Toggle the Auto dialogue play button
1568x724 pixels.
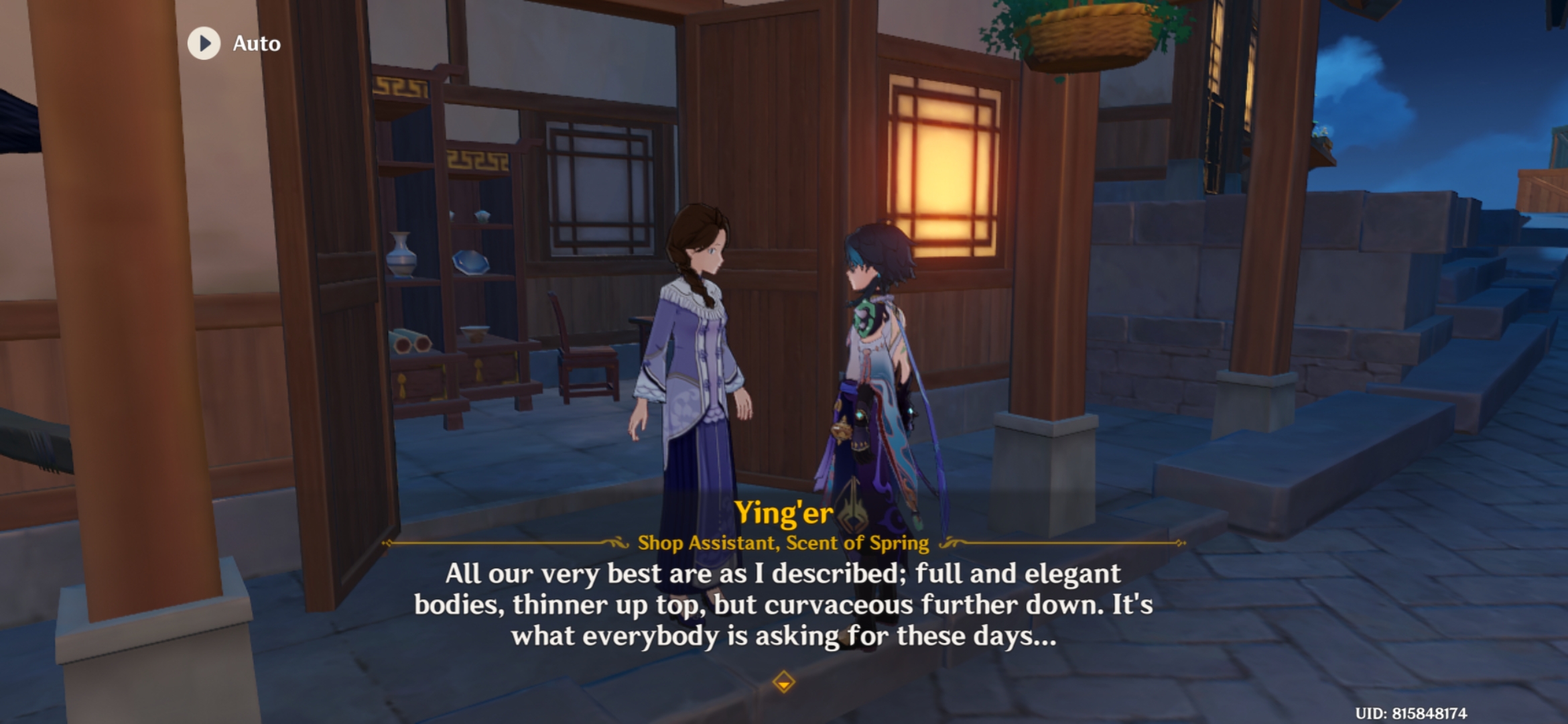(204, 44)
